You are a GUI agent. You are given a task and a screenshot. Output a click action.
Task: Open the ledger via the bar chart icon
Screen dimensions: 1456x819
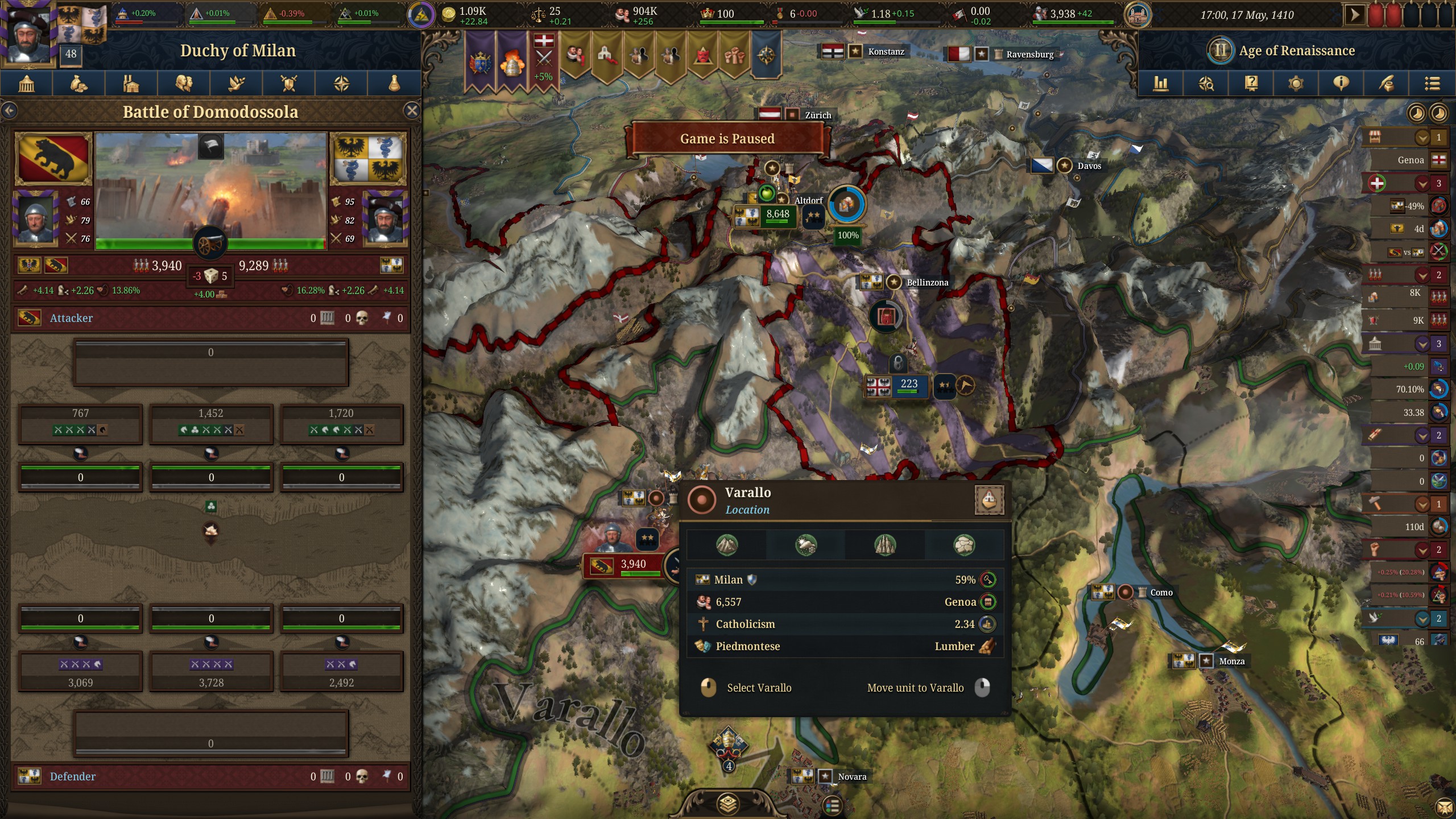pos(1161,84)
